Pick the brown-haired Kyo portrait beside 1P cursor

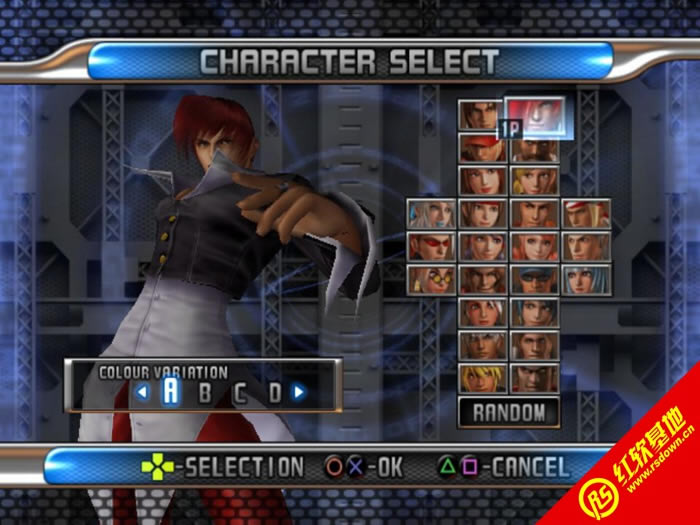click(x=481, y=115)
